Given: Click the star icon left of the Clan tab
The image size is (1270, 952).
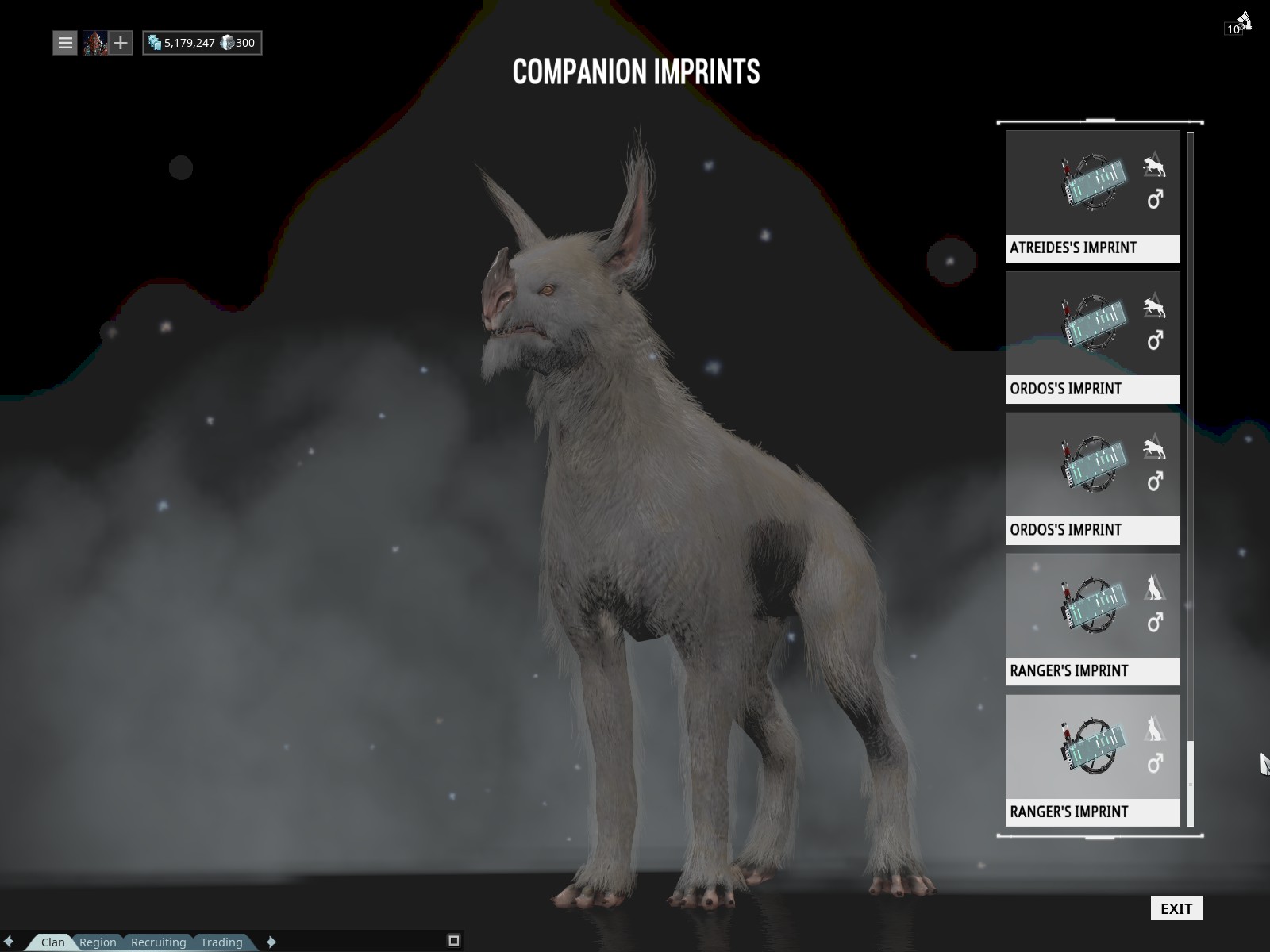Looking at the screenshot, I should [9, 942].
